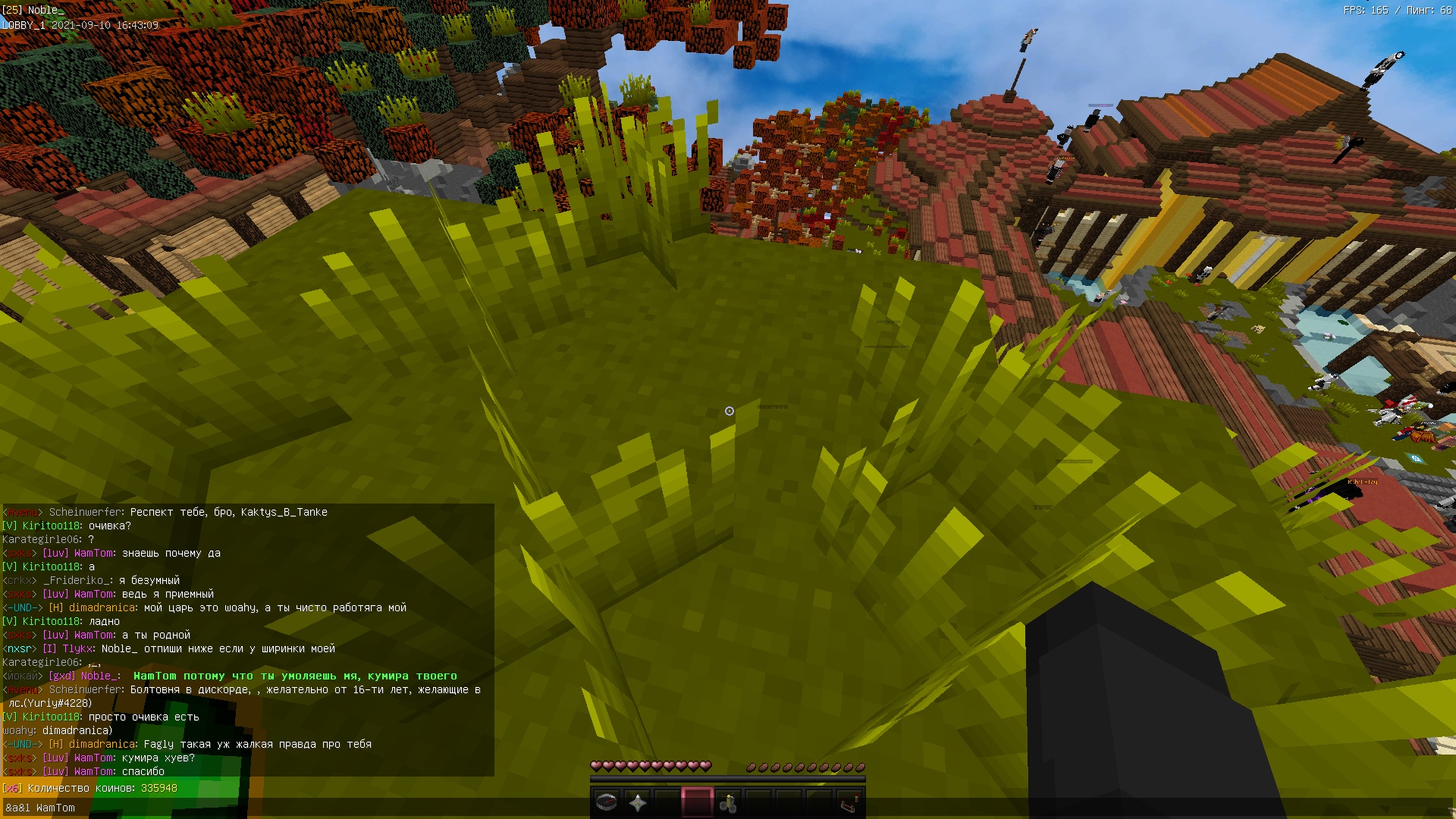Click Noble_'s green chat message to WamTom
The width and height of the screenshot is (1456, 819).
(x=295, y=676)
